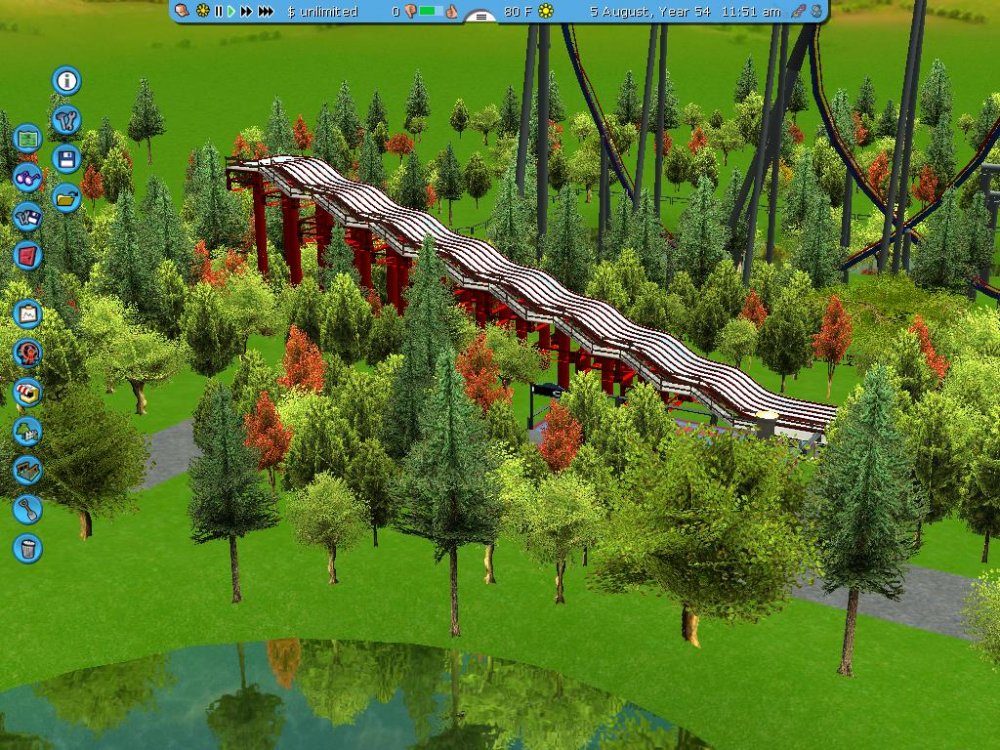Click the sun weather icon beside the temperature
The height and width of the screenshot is (750, 1000).
(x=546, y=11)
